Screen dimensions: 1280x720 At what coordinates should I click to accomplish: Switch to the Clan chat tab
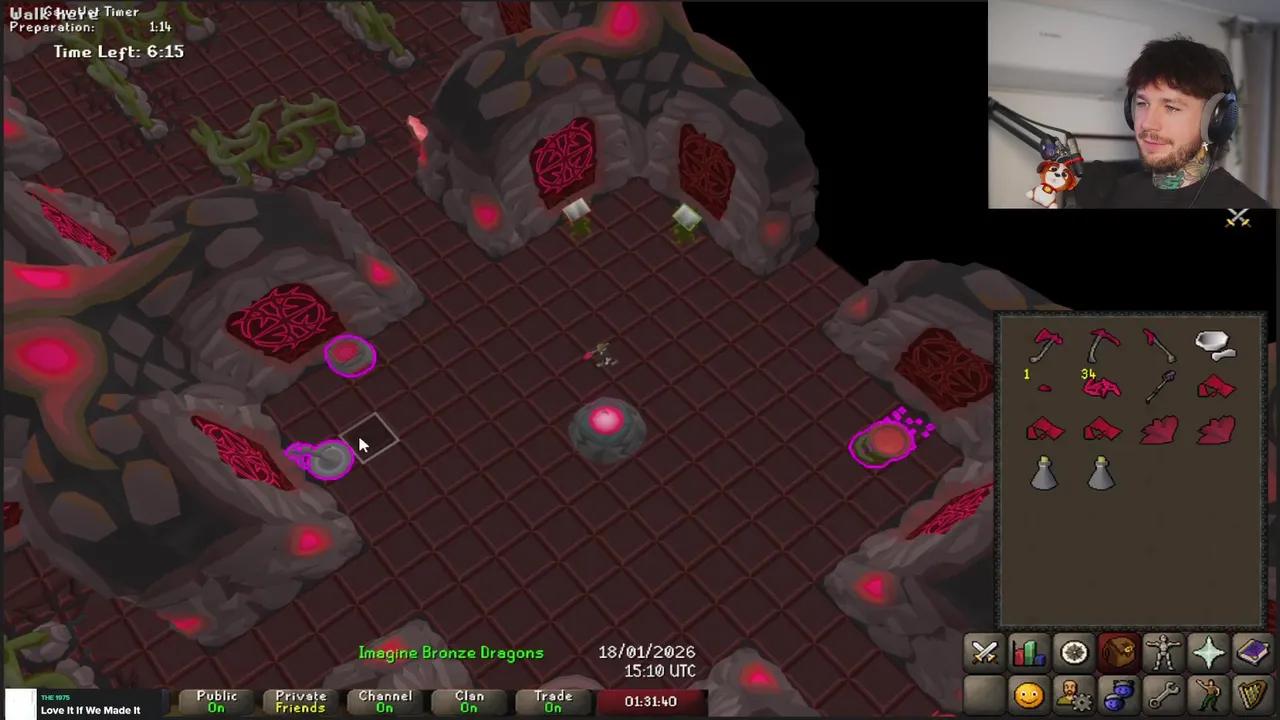point(469,701)
